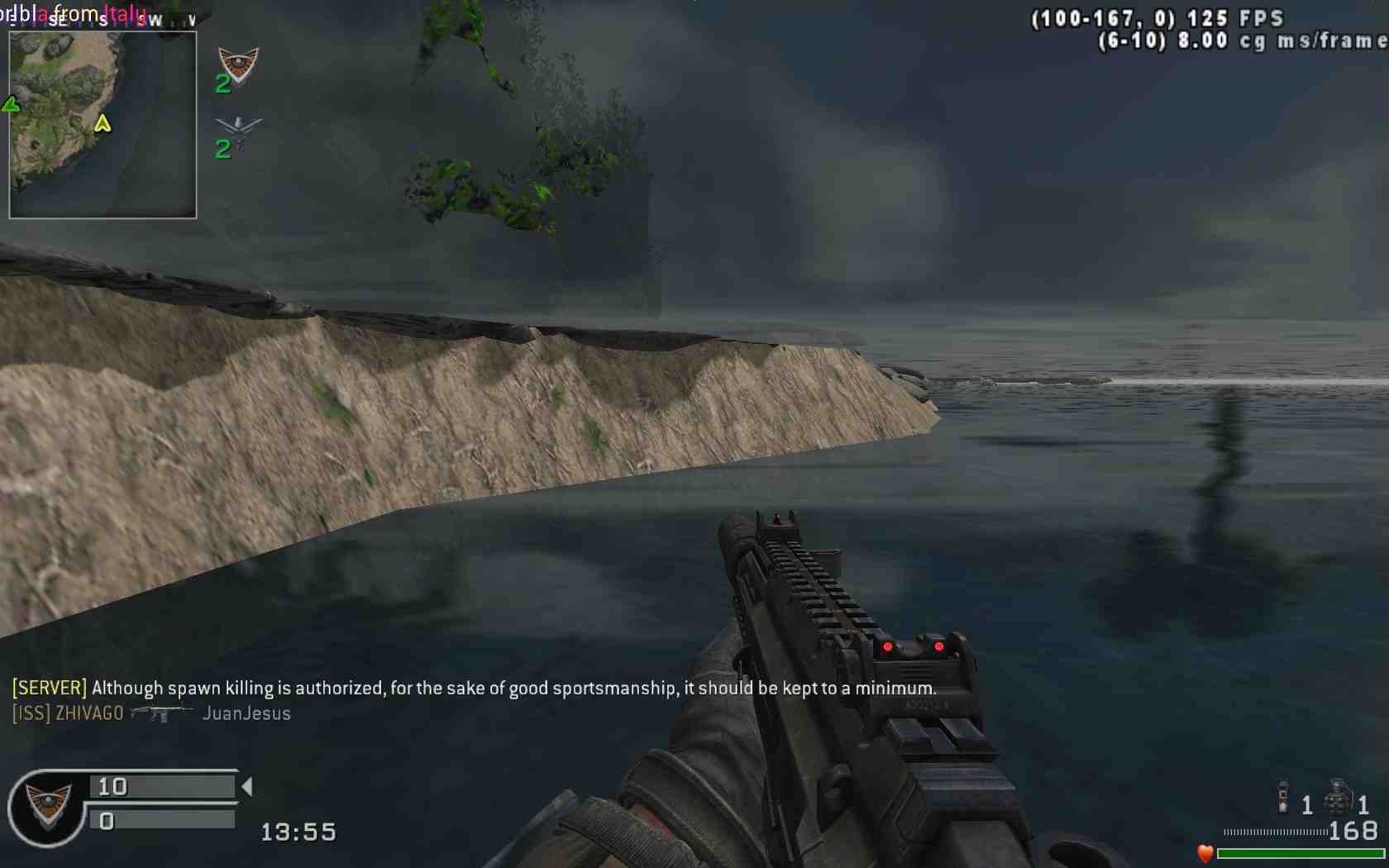Click the ZHIVAGO kill feed weapon icon
This screenshot has height=868, width=1389.
[162, 713]
